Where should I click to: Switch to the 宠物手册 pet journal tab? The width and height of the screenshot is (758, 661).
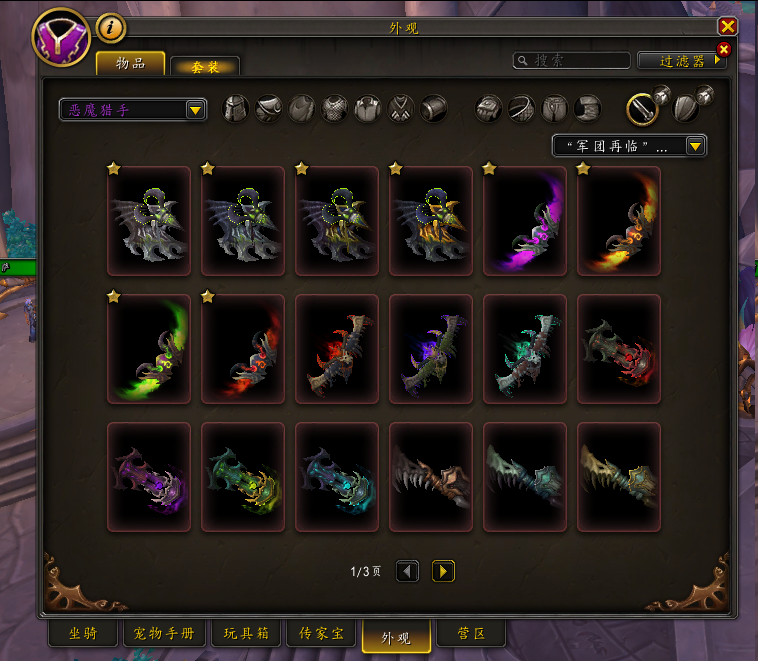coord(164,634)
